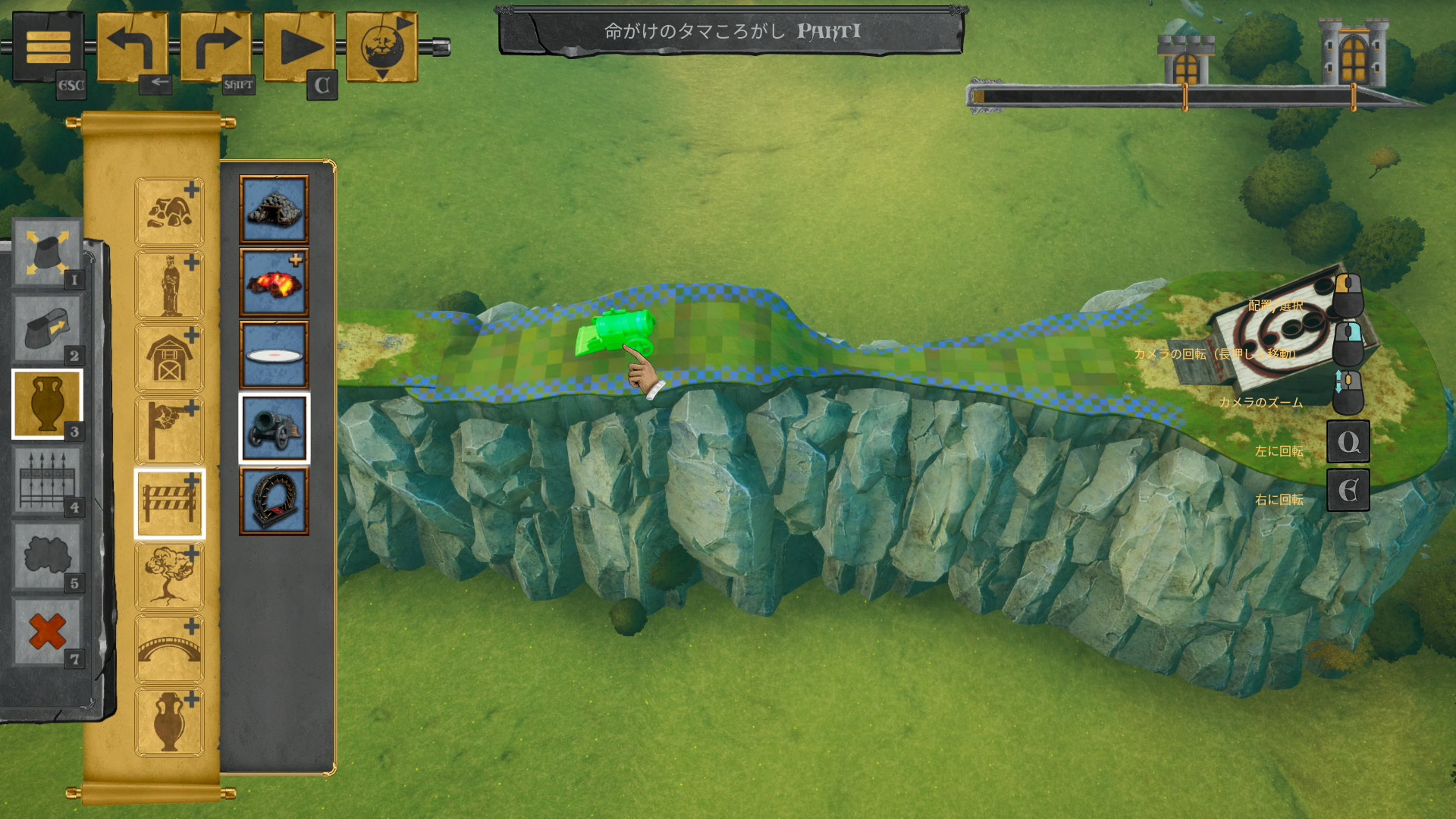Choose the vase objects tool
The width and height of the screenshot is (1456, 819).
click(47, 404)
